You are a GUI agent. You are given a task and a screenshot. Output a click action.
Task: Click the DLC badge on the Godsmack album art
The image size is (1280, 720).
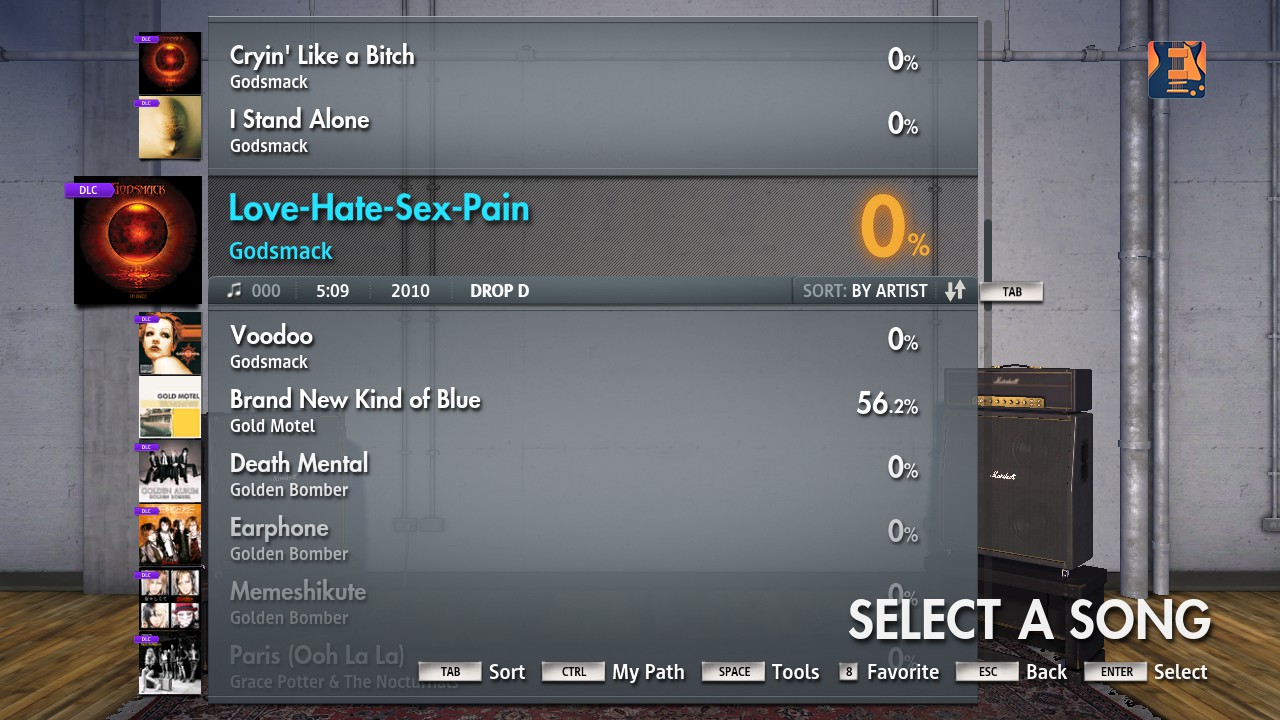pos(88,190)
